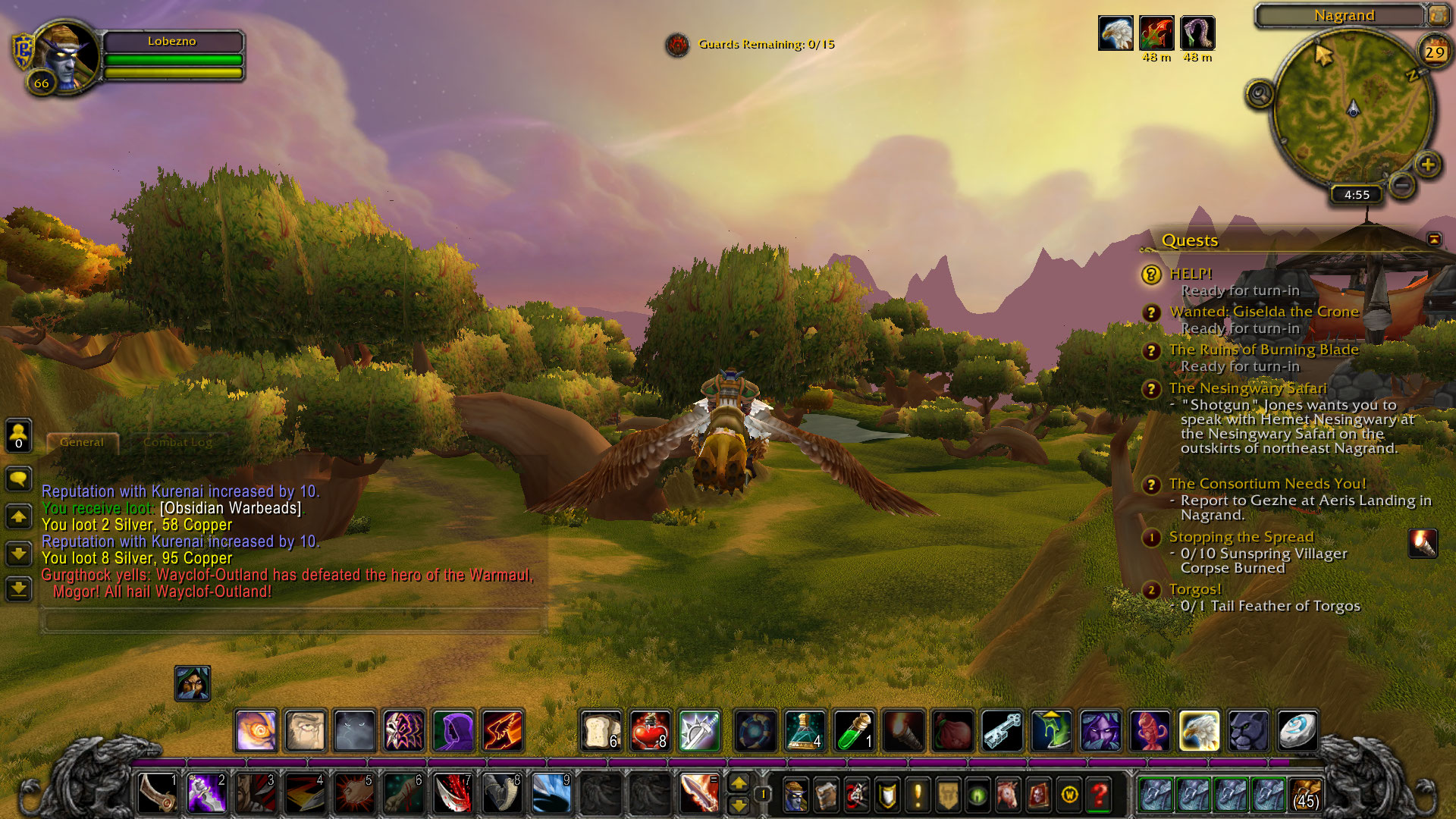Select the General chat tab
This screenshot has width=1456, height=819.
(82, 442)
